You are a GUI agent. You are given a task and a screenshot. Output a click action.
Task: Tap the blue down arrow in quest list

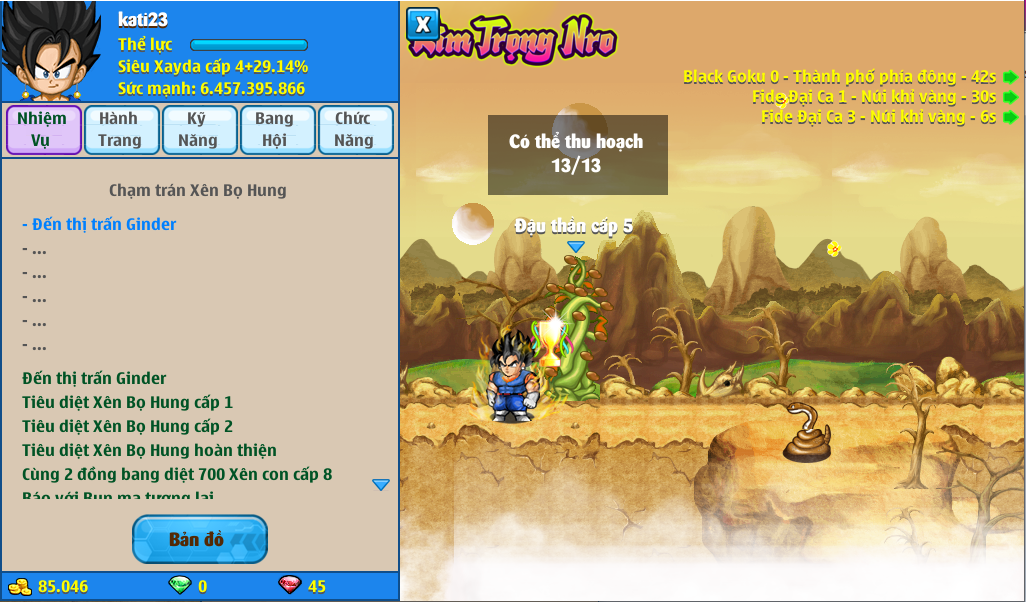point(380,485)
